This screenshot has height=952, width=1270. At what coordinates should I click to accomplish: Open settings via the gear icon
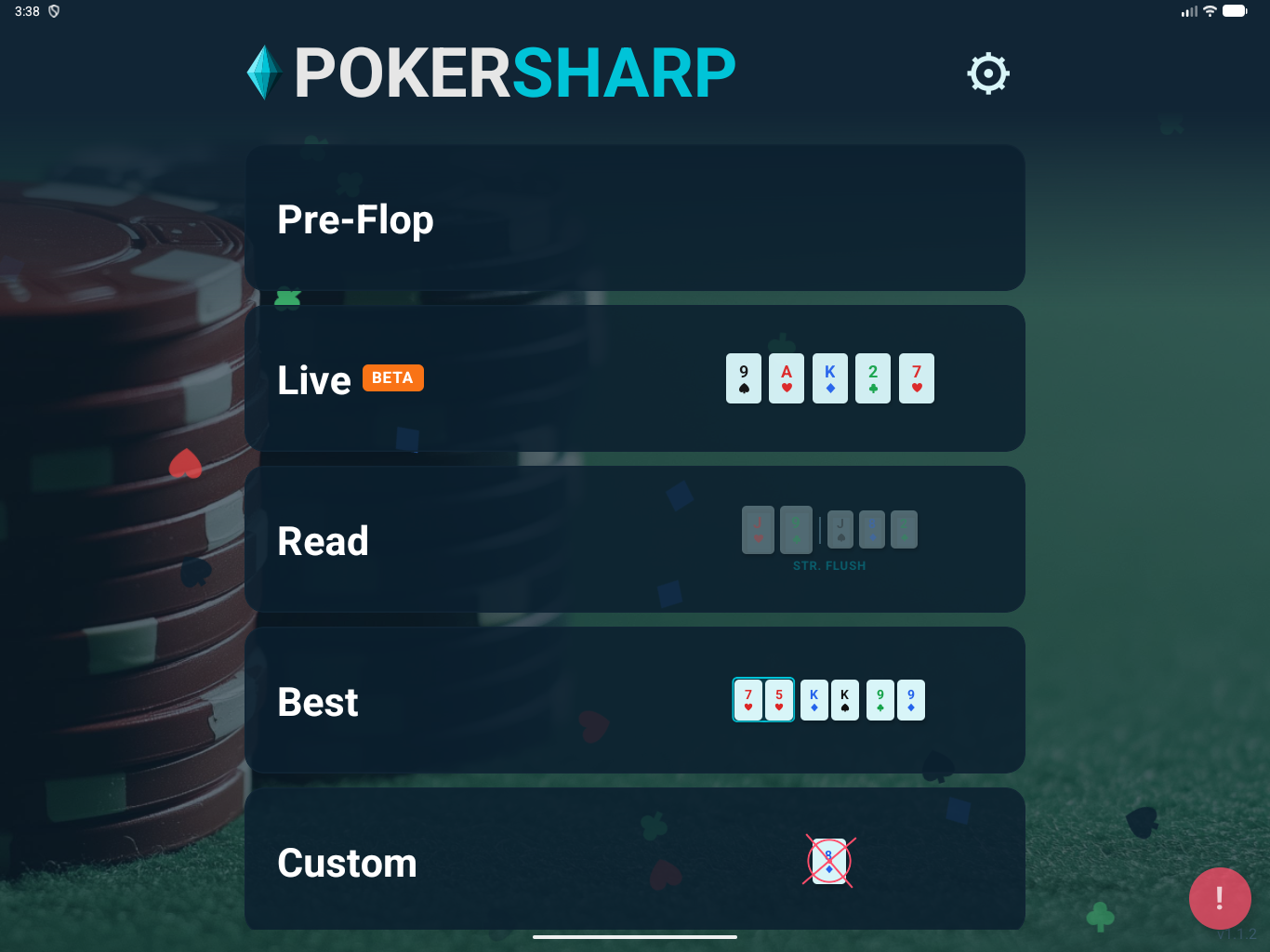(x=987, y=73)
